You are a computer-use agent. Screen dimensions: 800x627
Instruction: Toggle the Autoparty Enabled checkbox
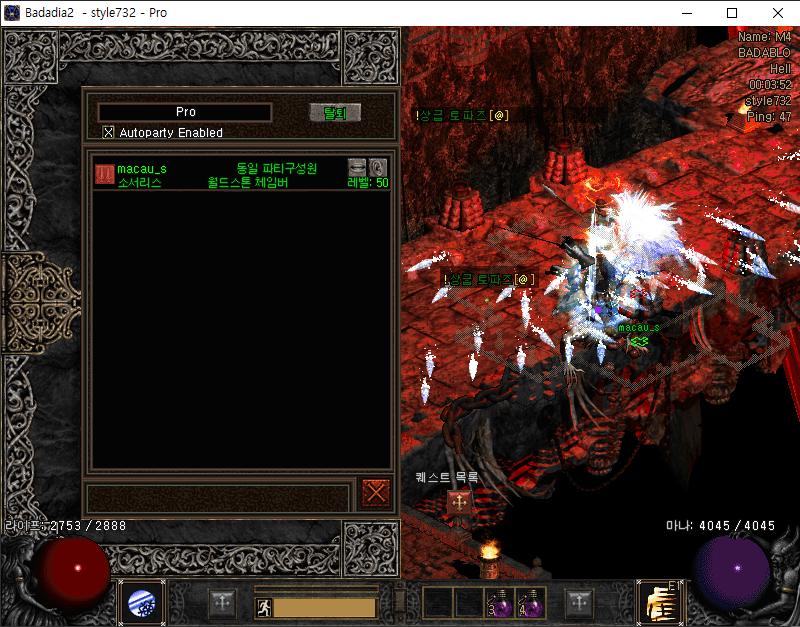[109, 132]
